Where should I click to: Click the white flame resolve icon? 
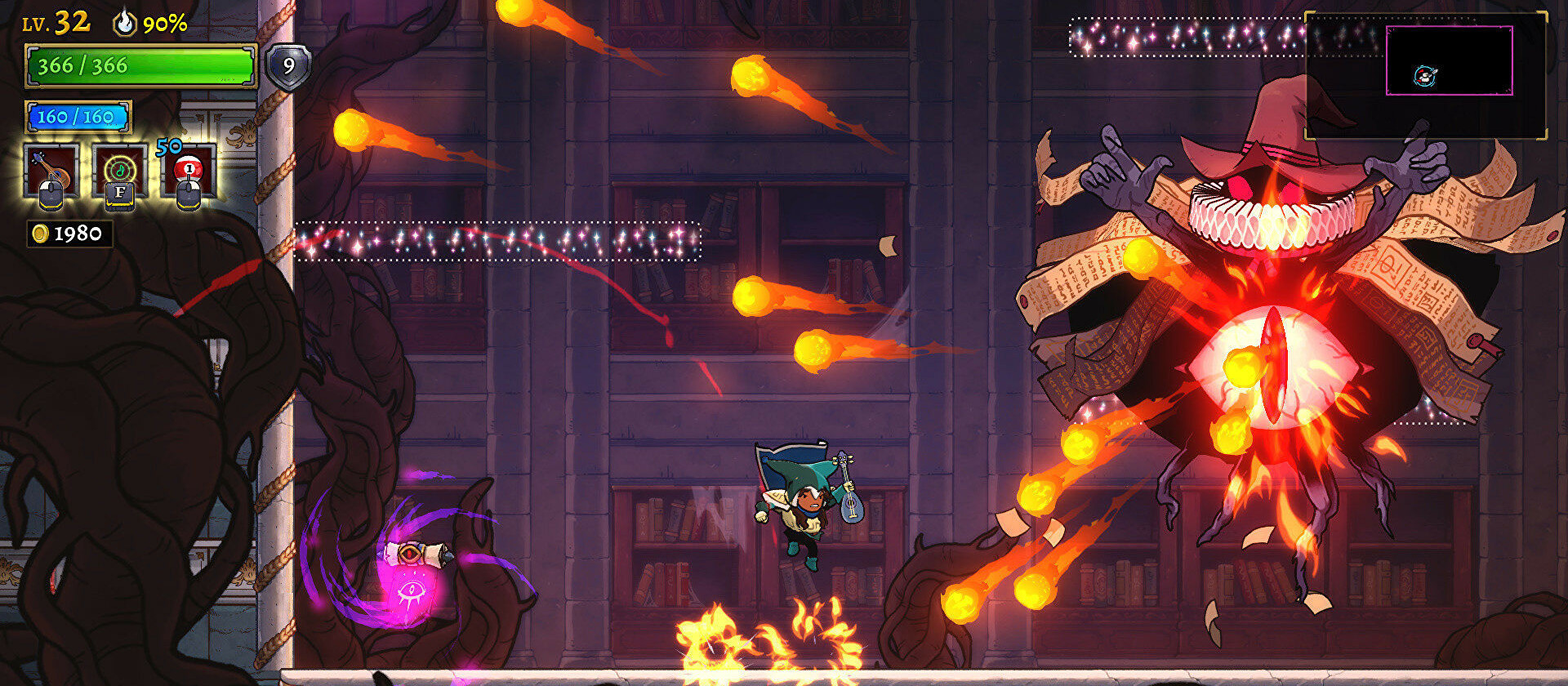(125, 23)
